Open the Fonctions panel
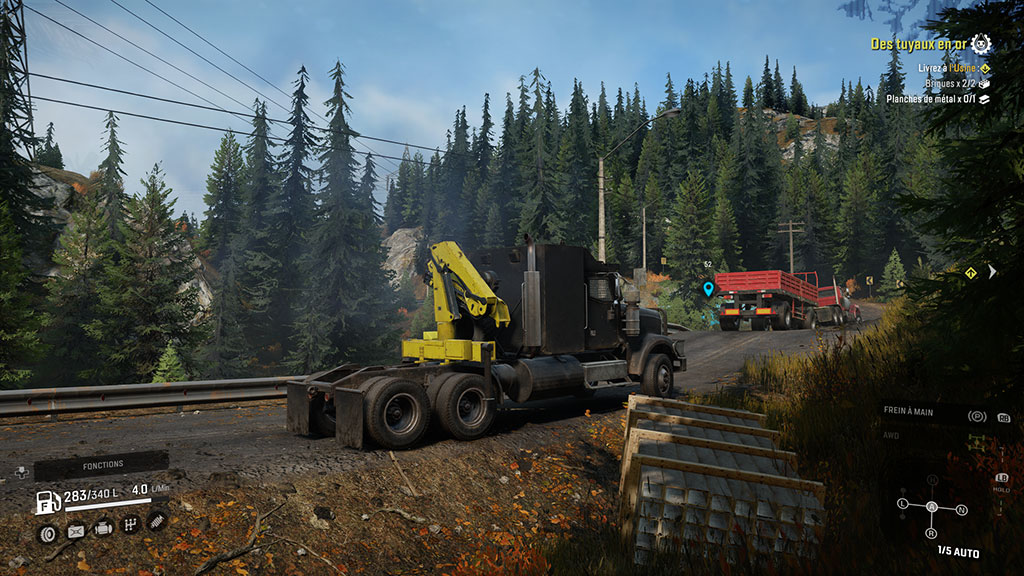The image size is (1024, 576). coord(100,466)
